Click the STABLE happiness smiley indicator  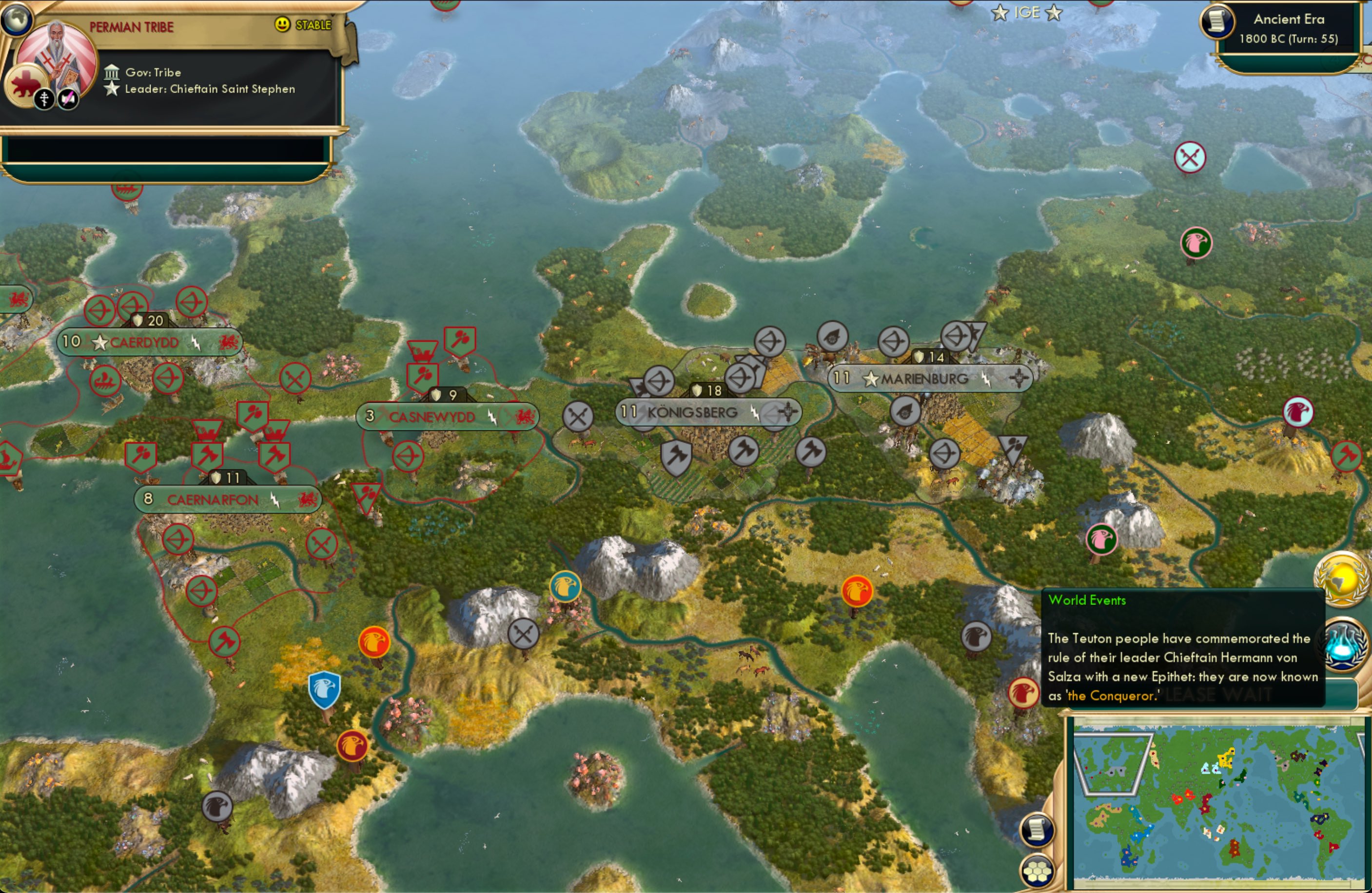pos(281,25)
